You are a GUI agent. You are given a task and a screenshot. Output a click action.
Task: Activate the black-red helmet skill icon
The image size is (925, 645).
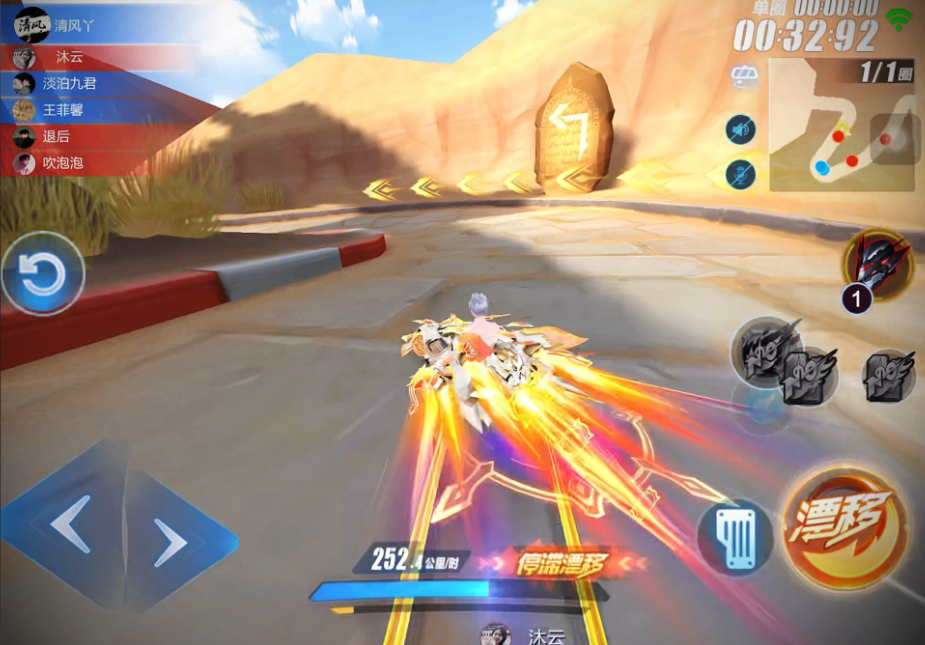click(x=877, y=262)
